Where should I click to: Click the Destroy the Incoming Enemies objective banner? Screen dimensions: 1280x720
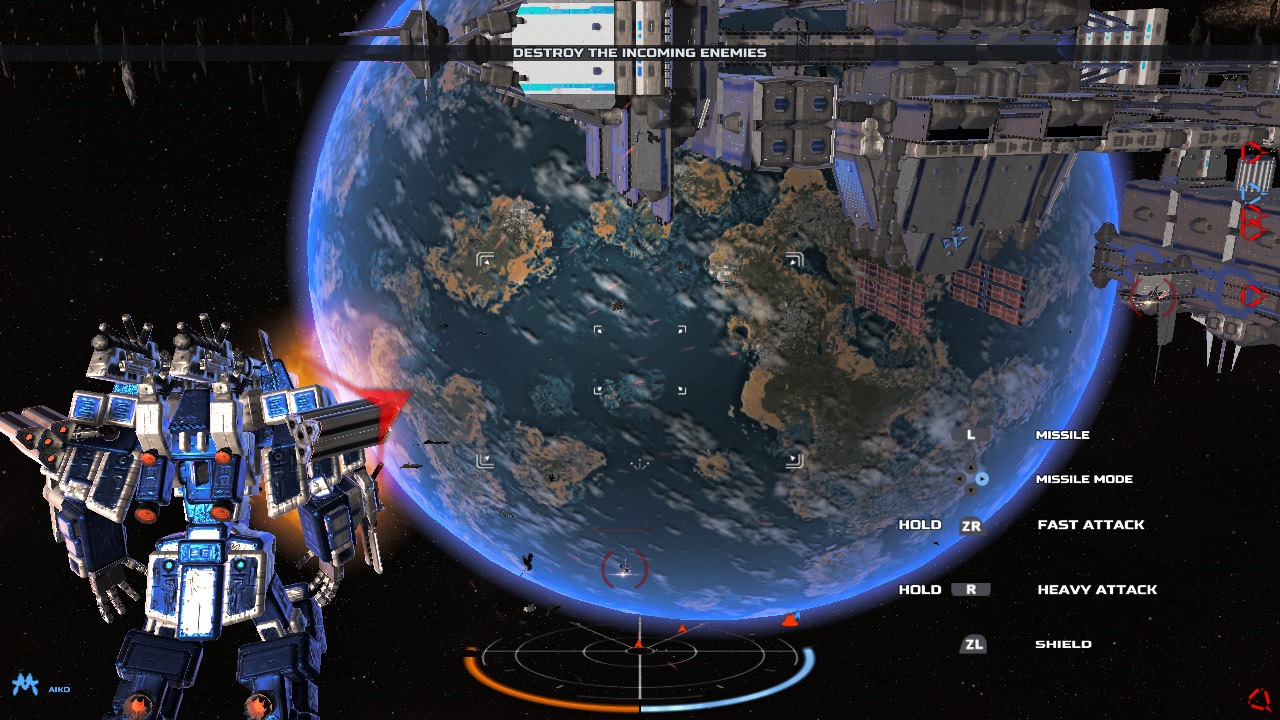coord(639,52)
